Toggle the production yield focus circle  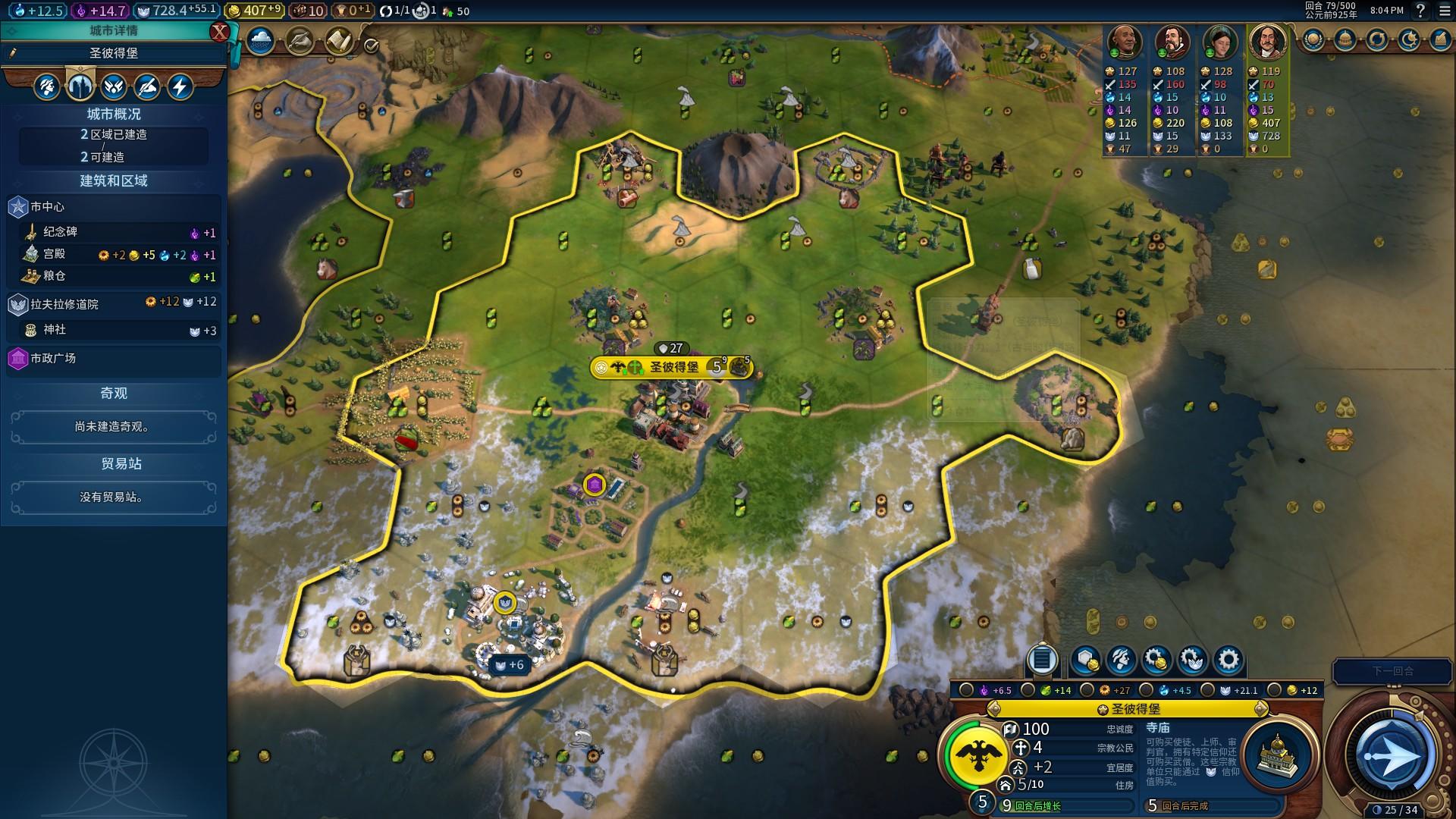pyautogui.click(x=1087, y=690)
